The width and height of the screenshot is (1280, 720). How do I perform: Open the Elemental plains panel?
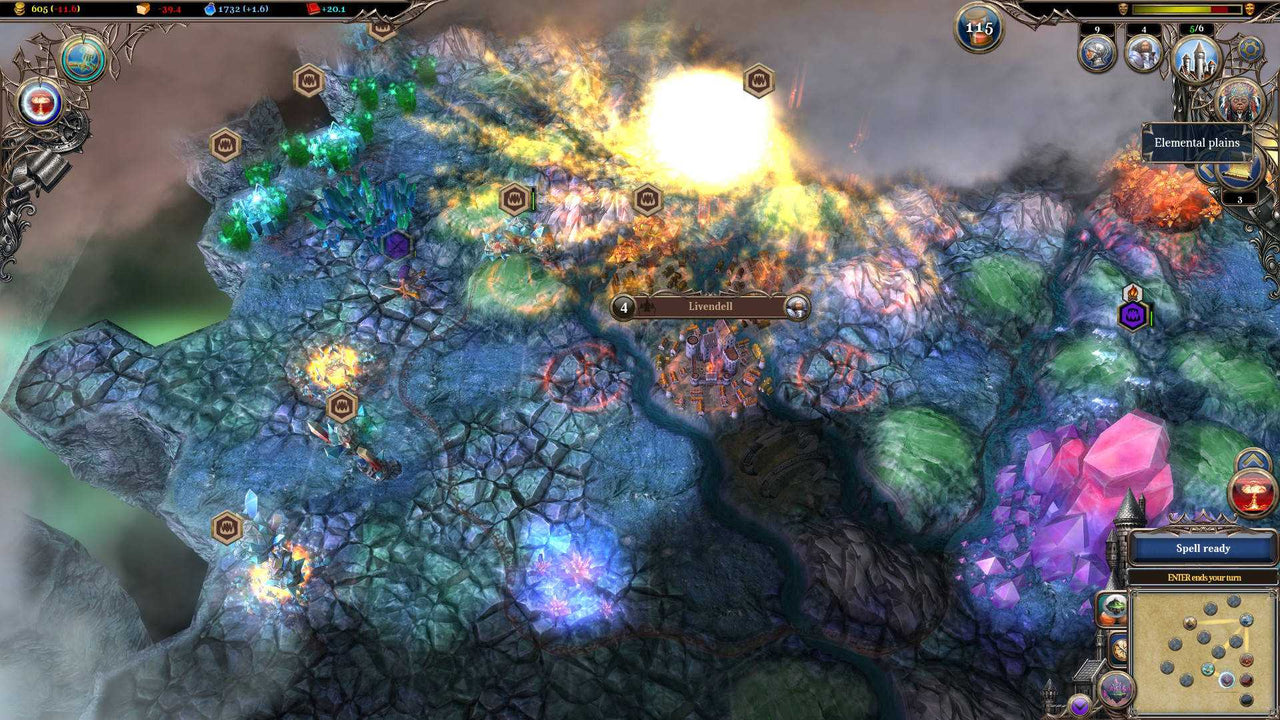click(x=1197, y=143)
